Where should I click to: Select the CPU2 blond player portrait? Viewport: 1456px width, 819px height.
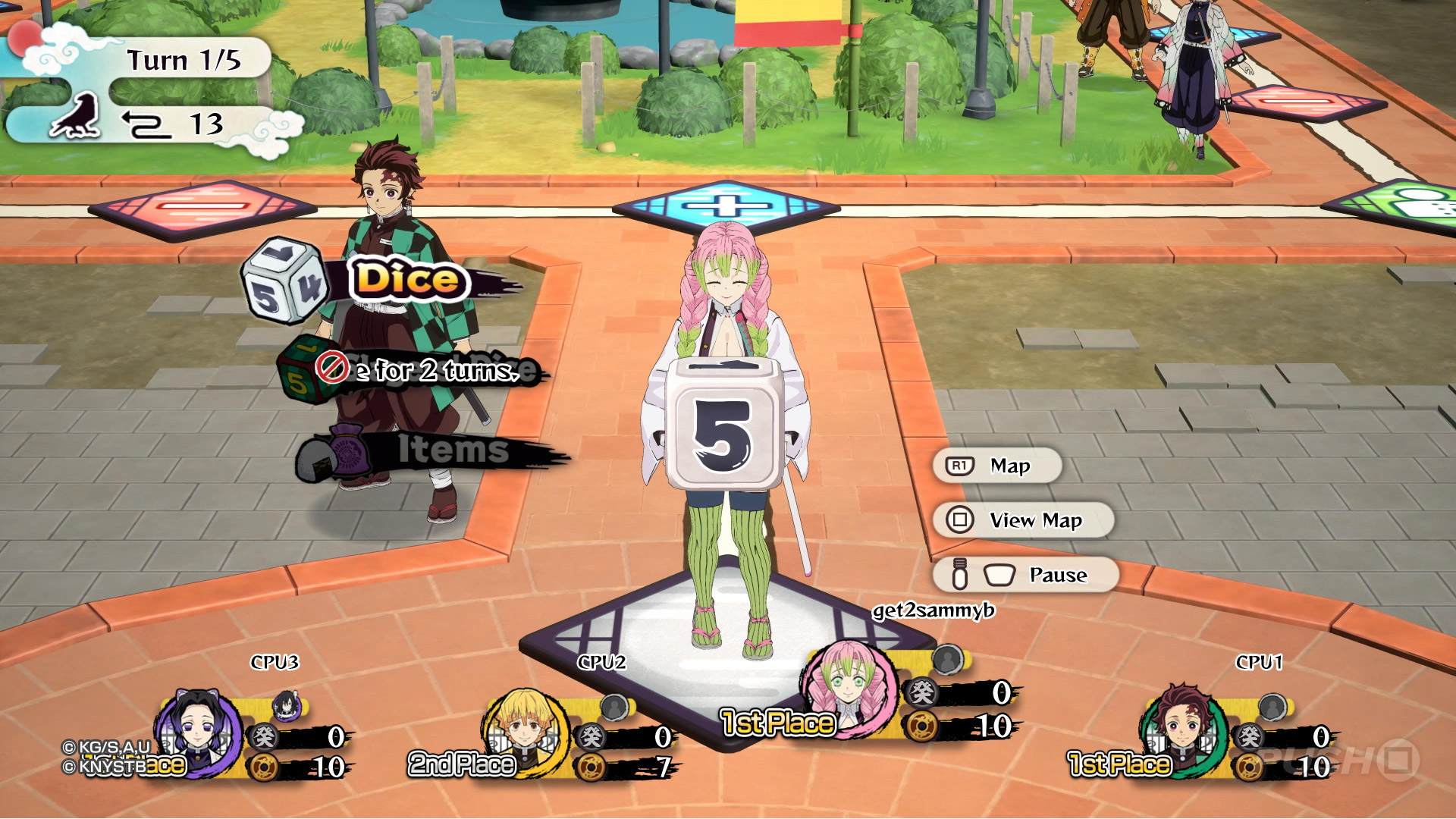pyautogui.click(x=526, y=731)
